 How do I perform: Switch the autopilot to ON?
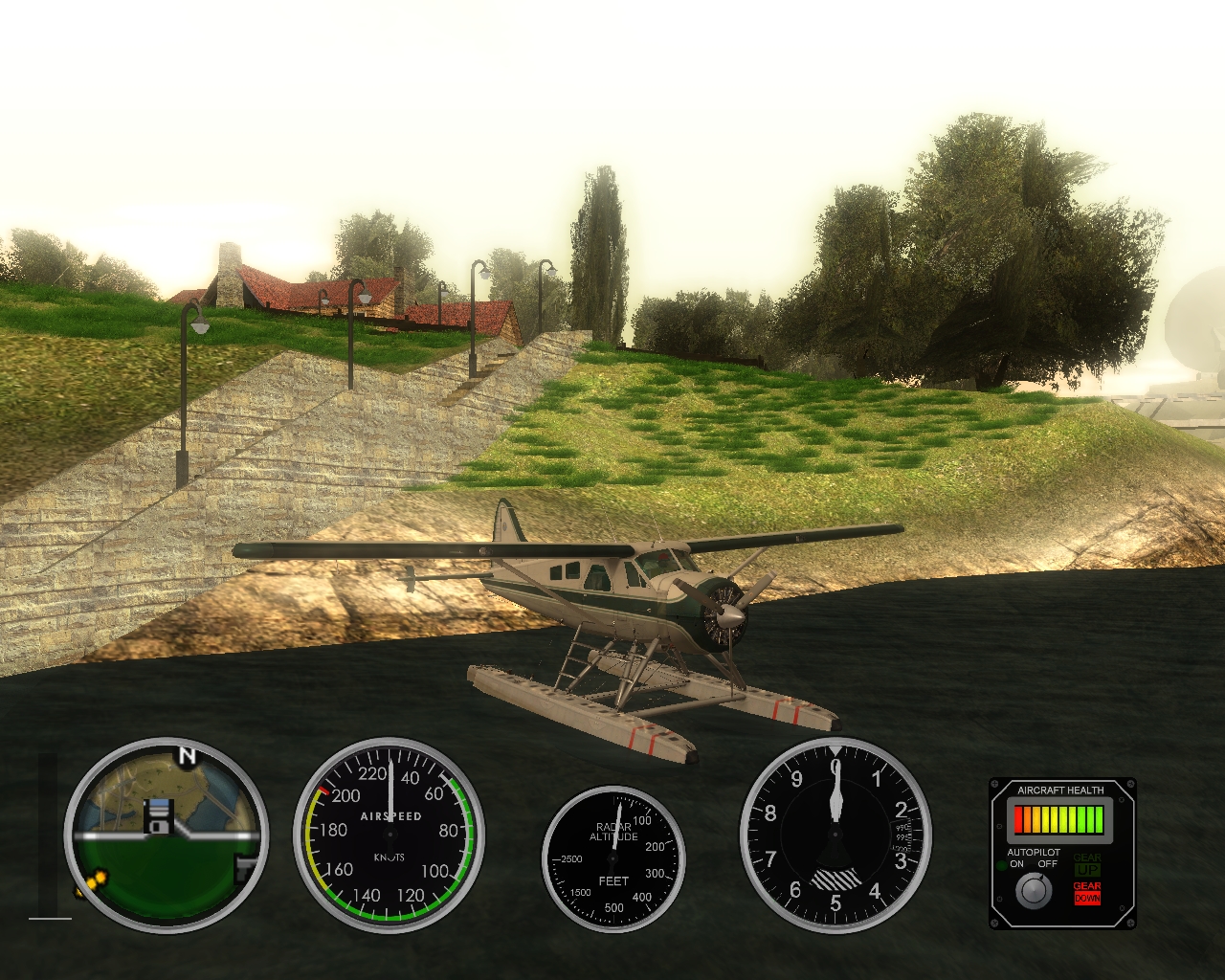1016,864
